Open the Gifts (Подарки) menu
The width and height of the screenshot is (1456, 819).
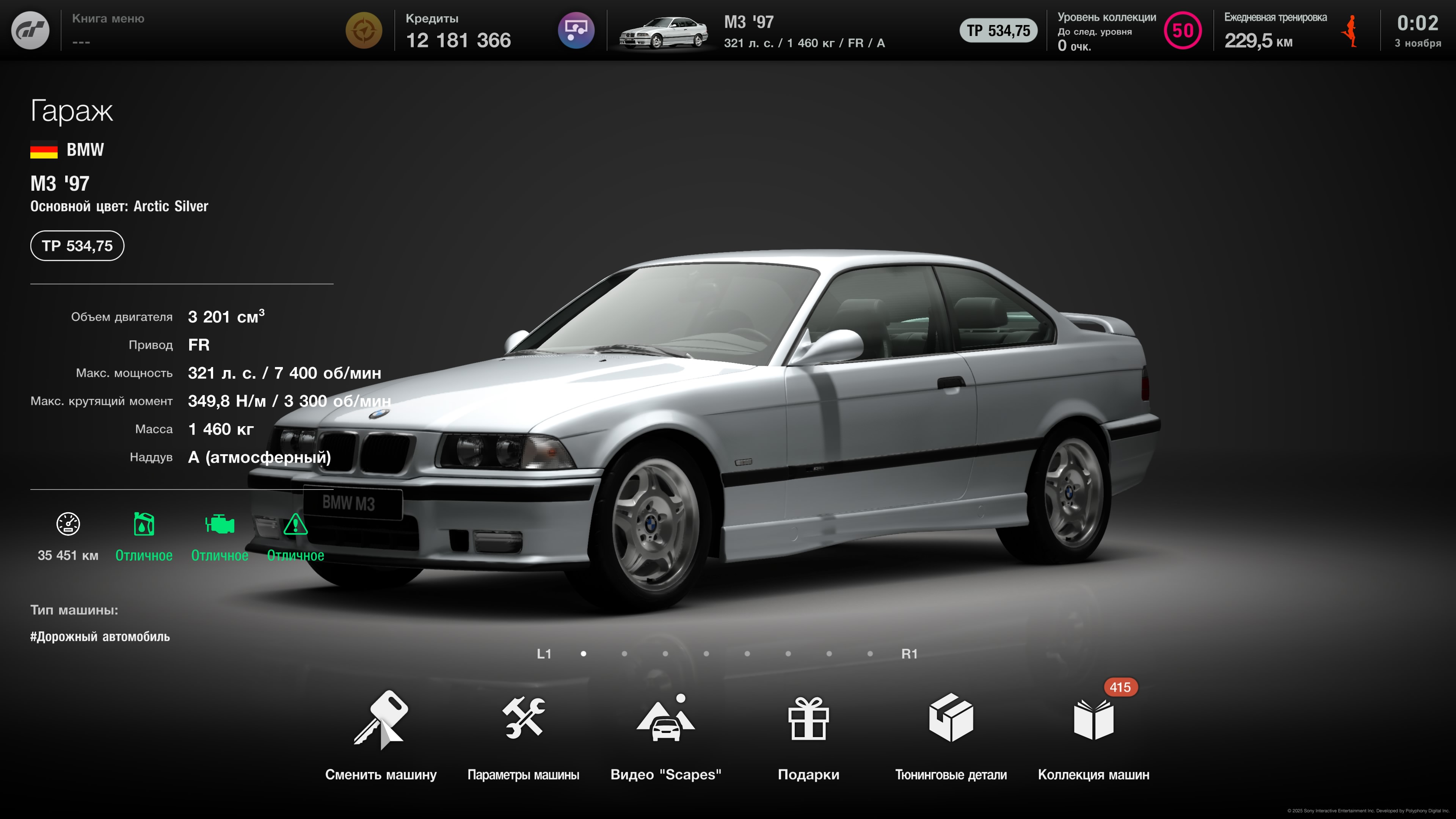(x=808, y=735)
